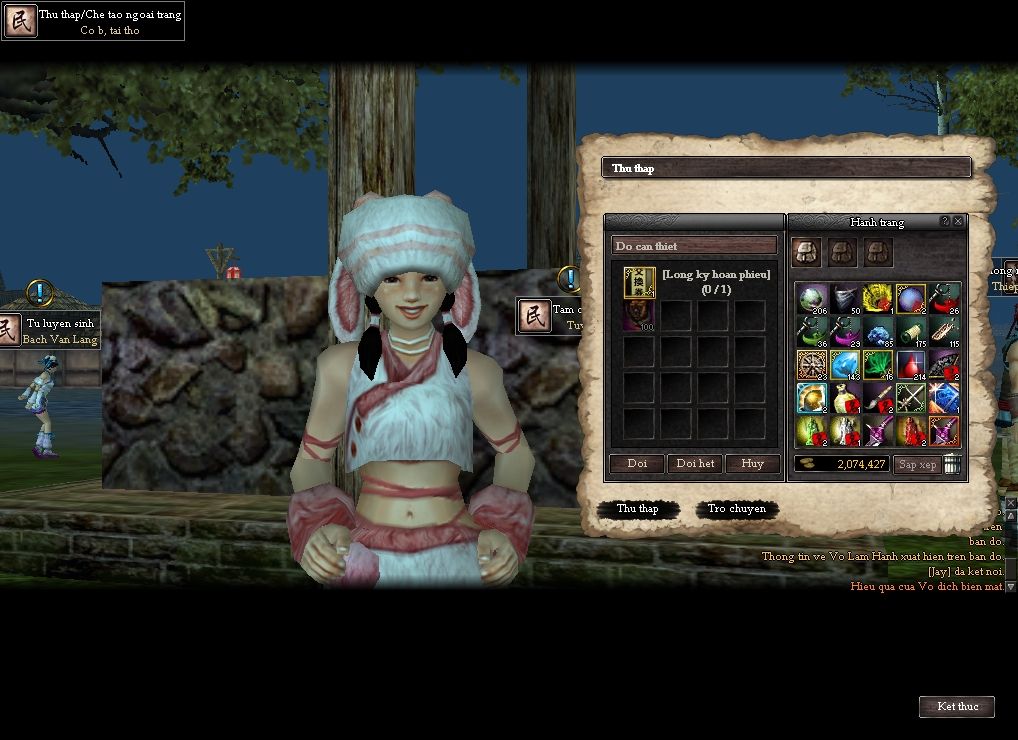Select the red crystal with 214 stack
Screen dimensions: 1018x740
coord(911,365)
